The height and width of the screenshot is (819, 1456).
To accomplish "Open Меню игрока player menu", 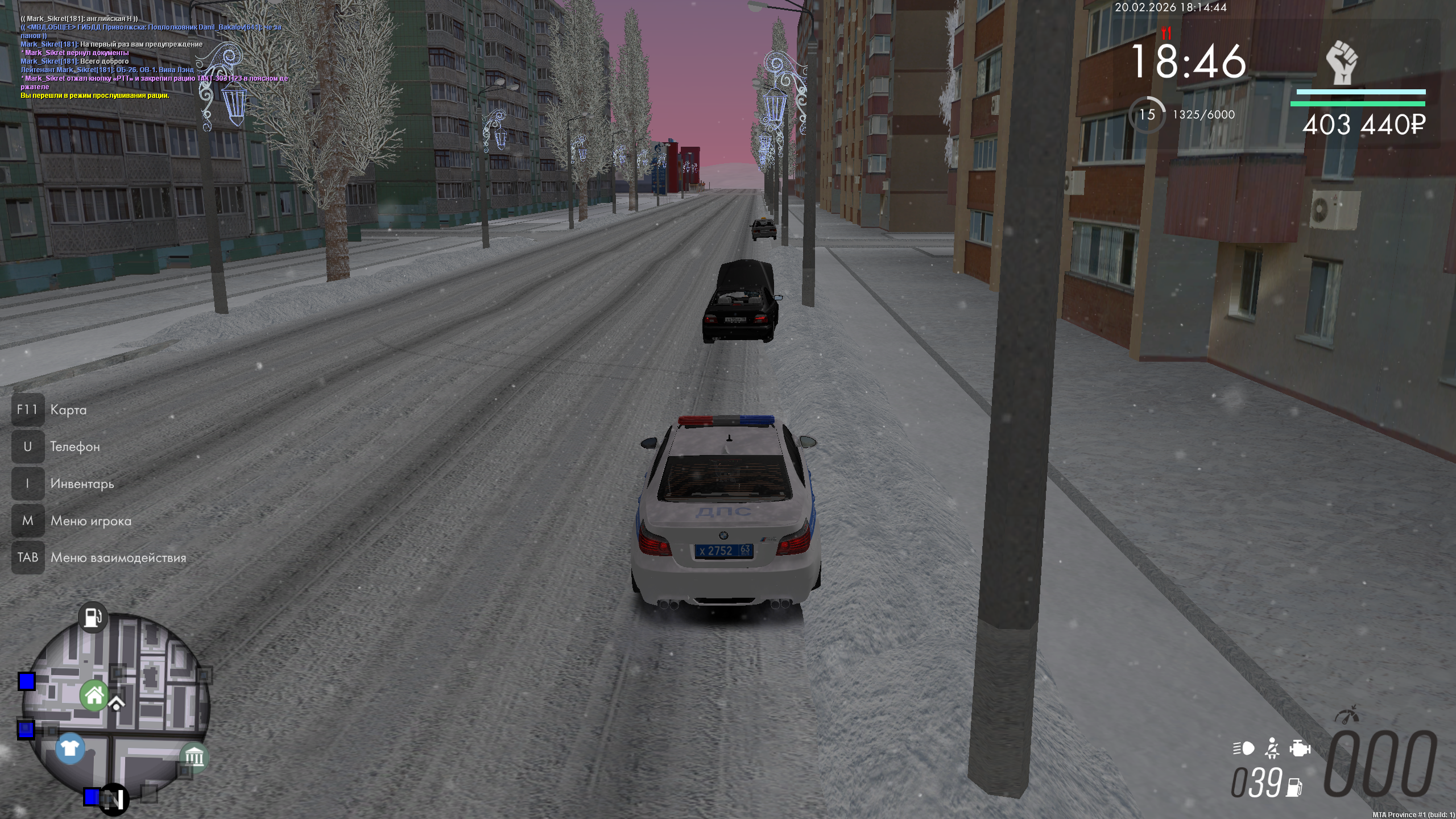I will (x=90, y=521).
